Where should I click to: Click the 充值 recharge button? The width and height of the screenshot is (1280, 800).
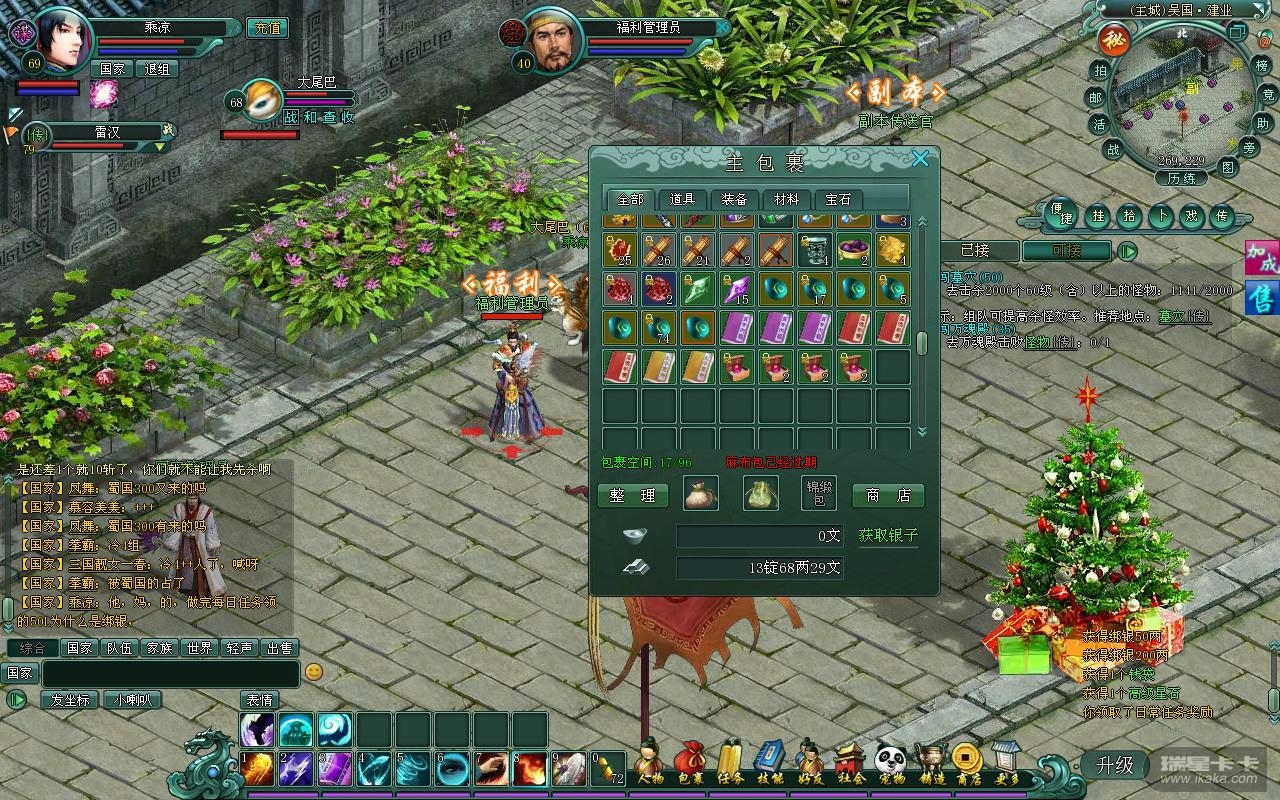click(267, 28)
